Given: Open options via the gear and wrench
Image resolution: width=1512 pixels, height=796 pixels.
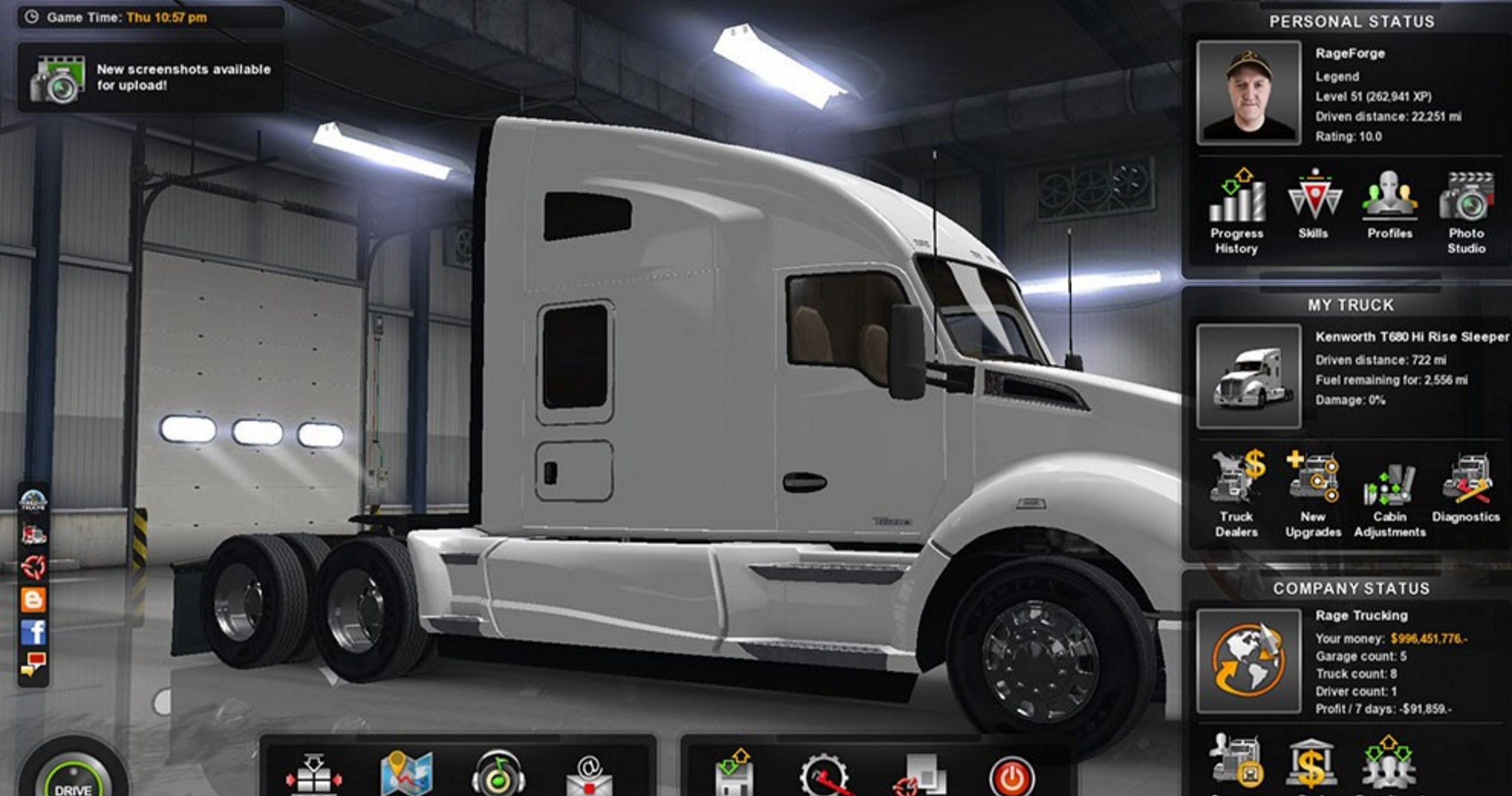Looking at the screenshot, I should click(824, 776).
